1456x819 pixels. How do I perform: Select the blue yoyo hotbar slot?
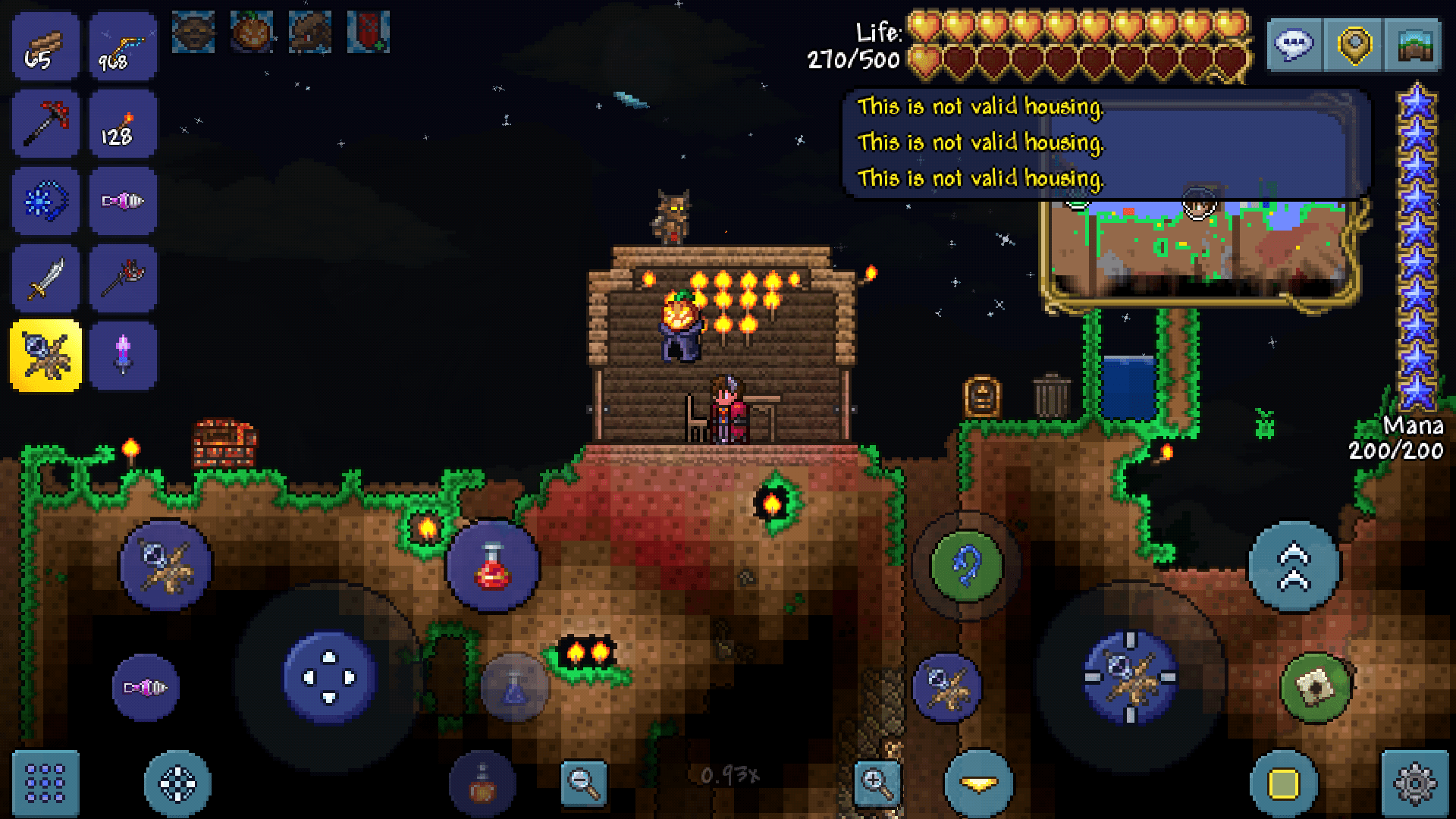tap(45, 201)
